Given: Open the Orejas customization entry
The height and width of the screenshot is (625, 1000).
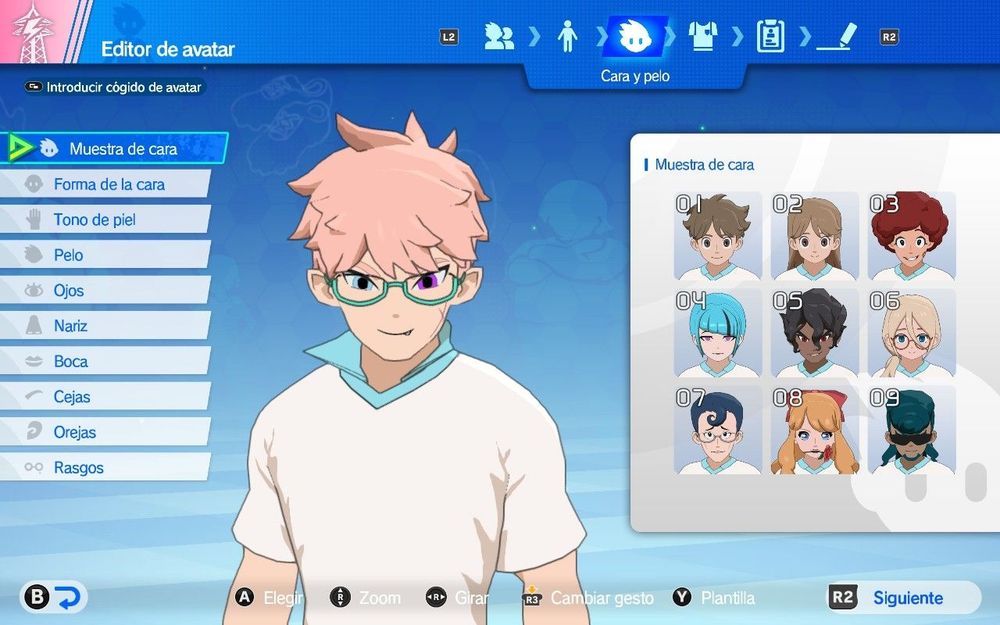Looking at the screenshot, I should pos(75,433).
